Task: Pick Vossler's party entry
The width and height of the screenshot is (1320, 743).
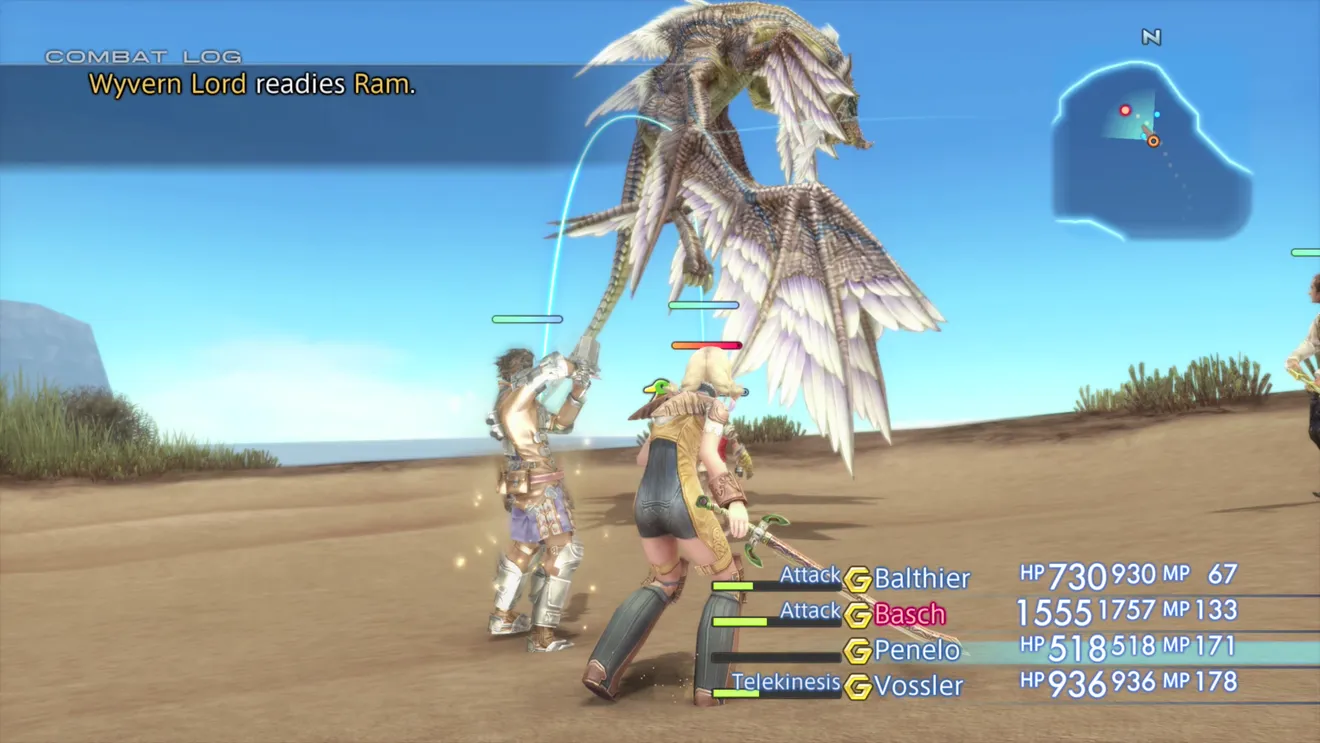Action: (x=918, y=686)
